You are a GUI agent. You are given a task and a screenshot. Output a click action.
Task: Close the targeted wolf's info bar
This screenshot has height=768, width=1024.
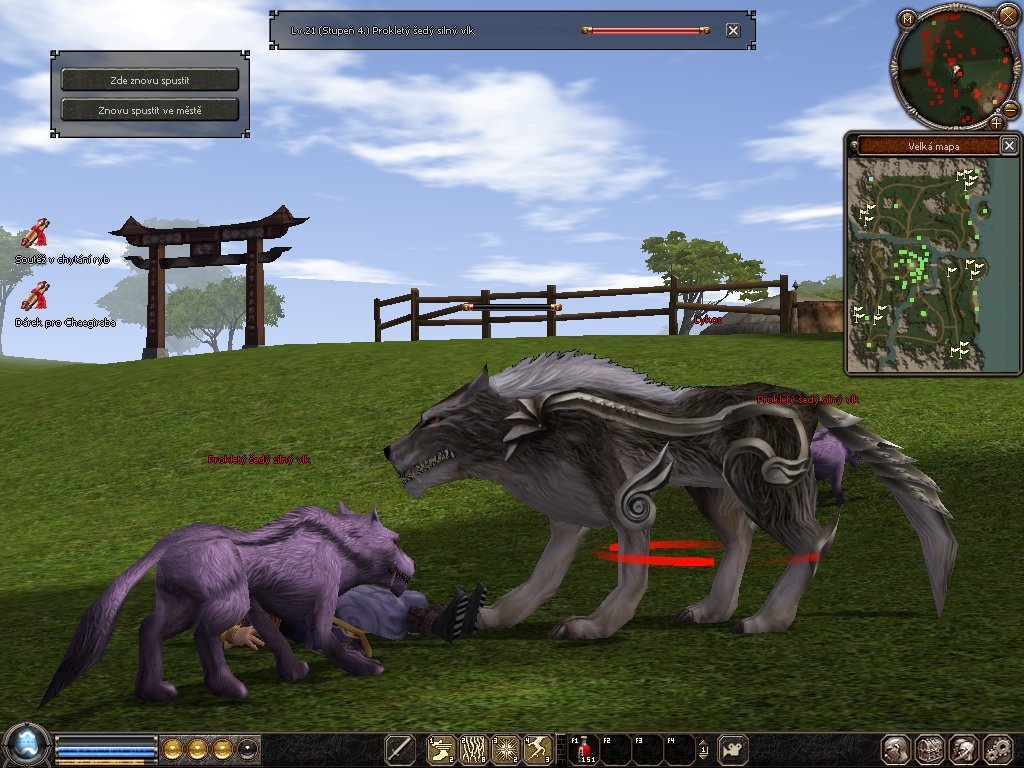(733, 30)
